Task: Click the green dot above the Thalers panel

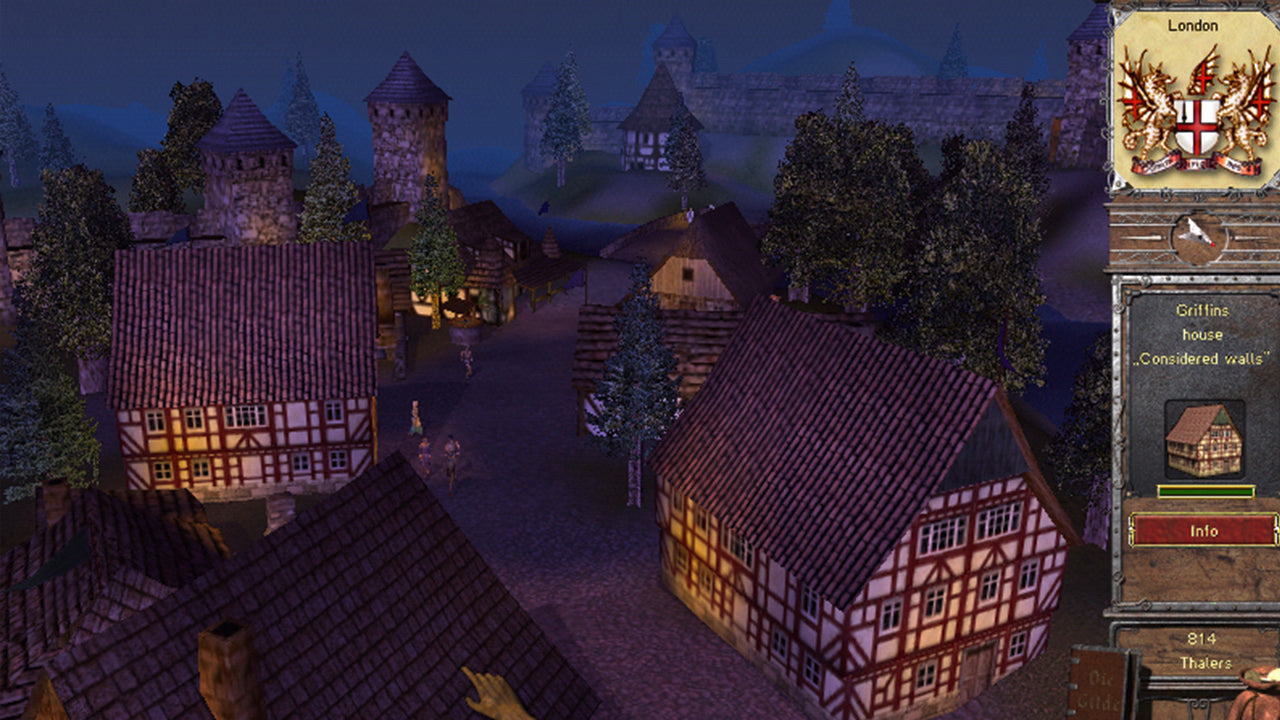Action: coord(1215,602)
